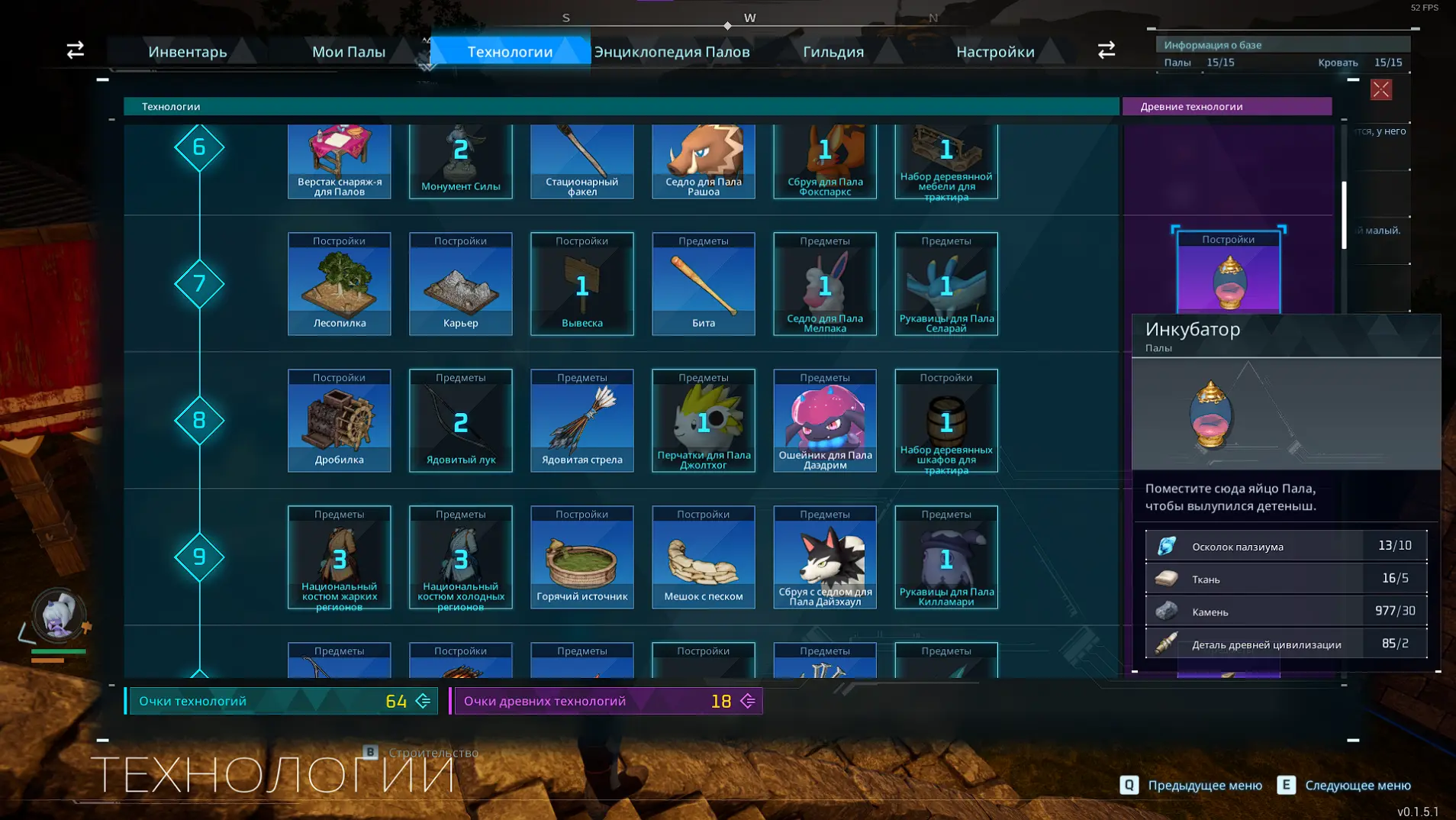Unlock the Ядовитый лук technology
The image size is (1456, 820).
click(461, 421)
